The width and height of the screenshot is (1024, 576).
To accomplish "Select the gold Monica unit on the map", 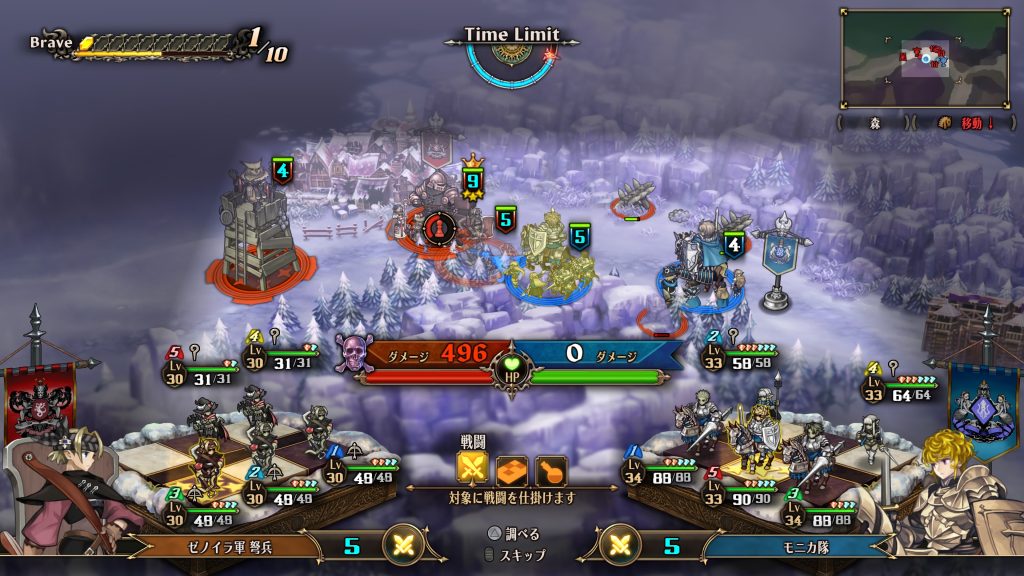I will [551, 258].
